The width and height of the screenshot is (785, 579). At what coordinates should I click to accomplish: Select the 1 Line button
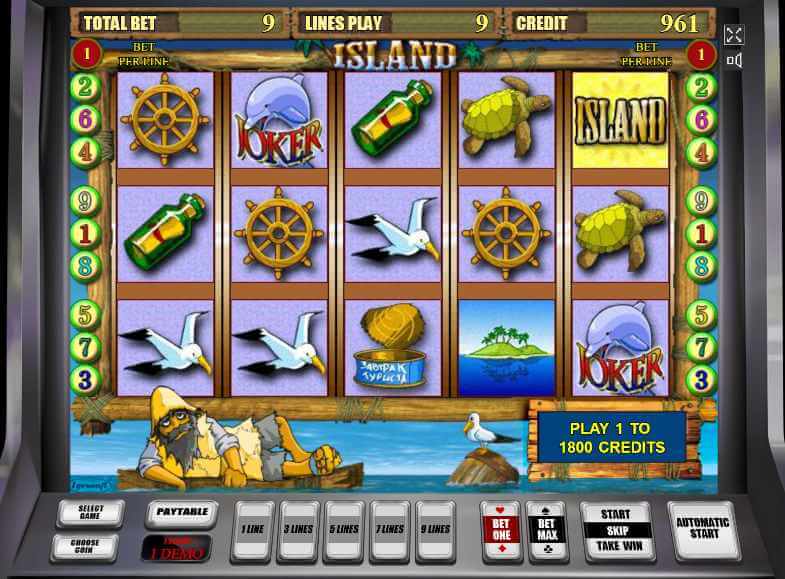251,530
